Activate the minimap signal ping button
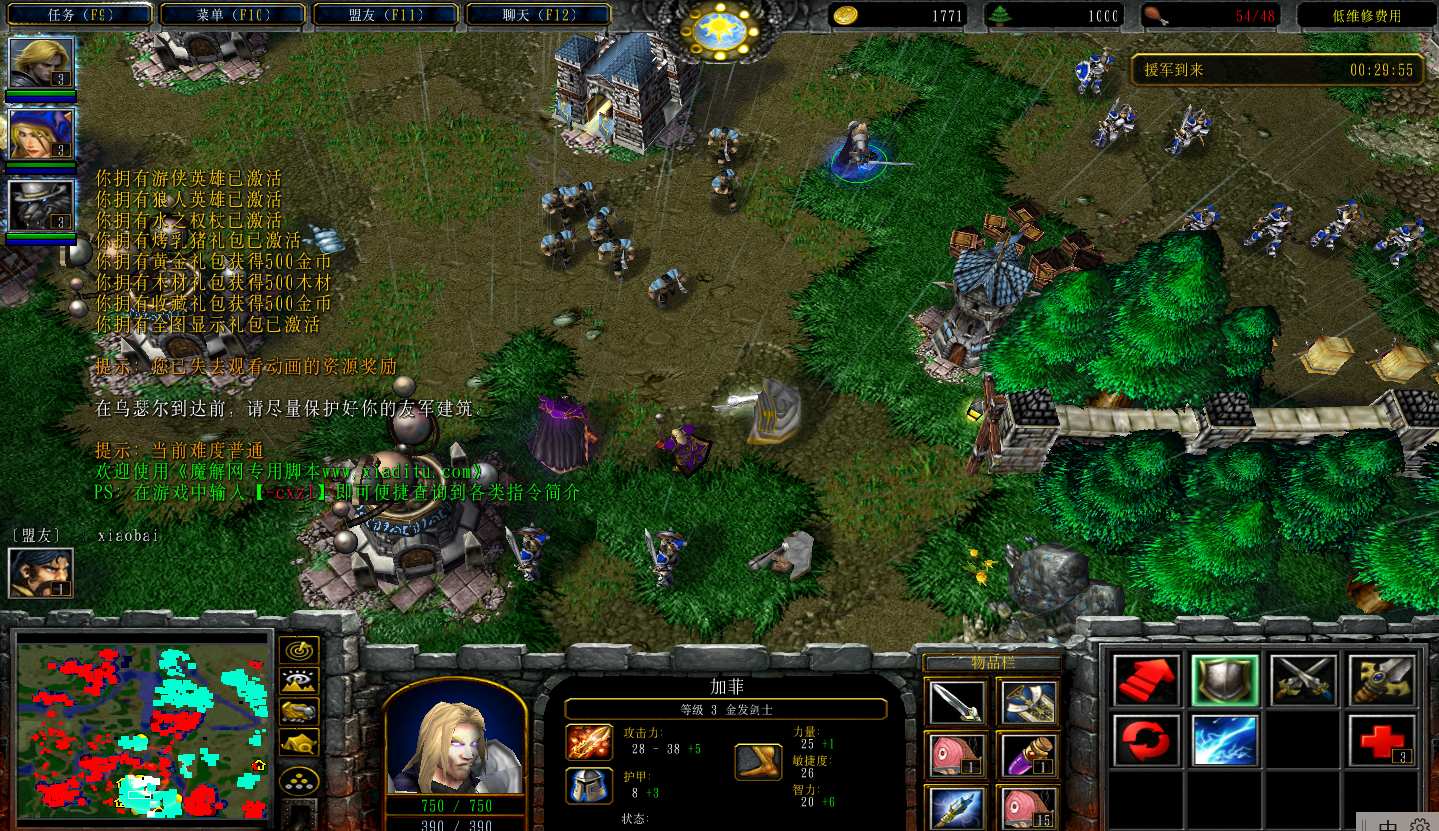 pyautogui.click(x=299, y=650)
